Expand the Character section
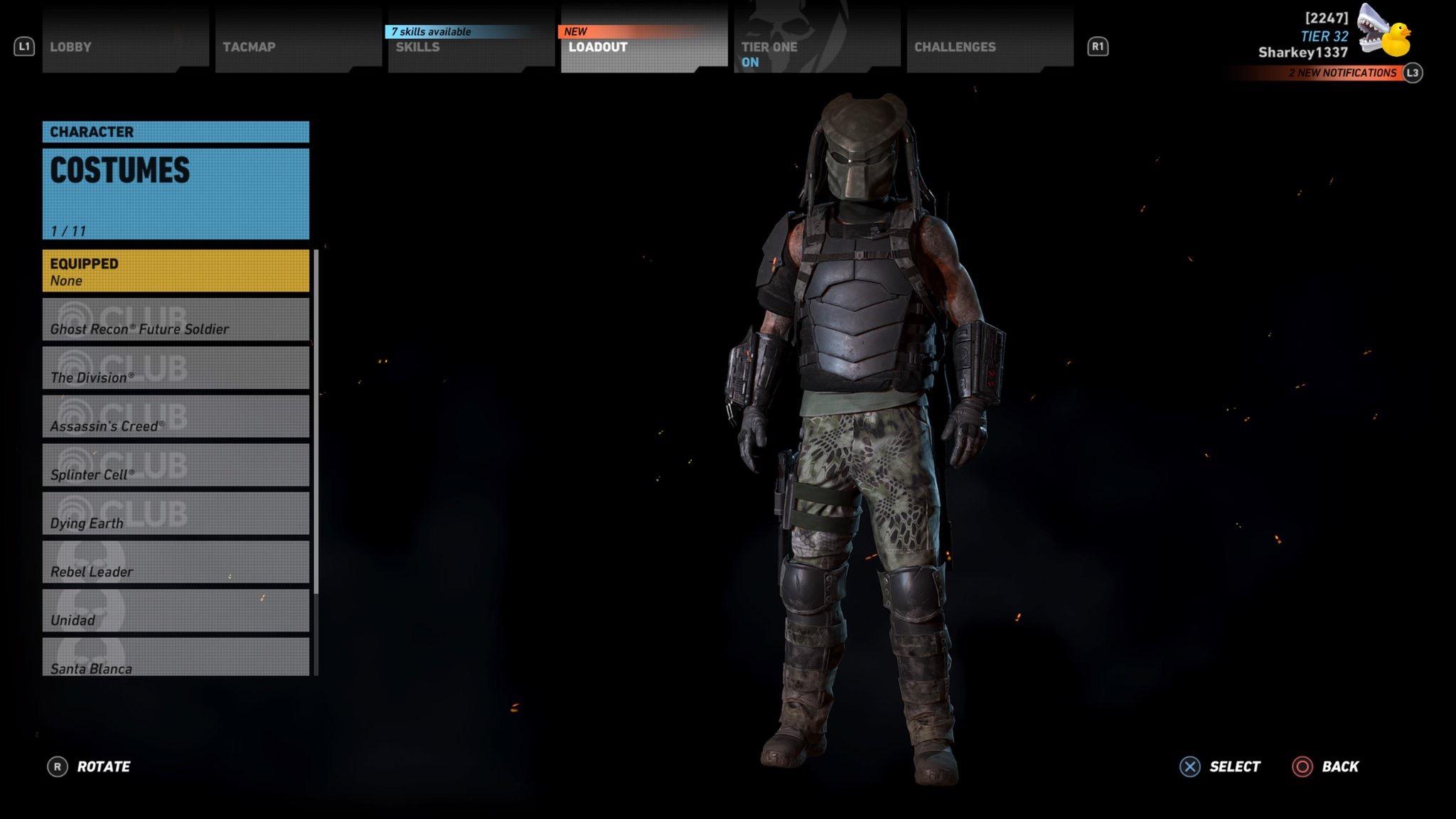 pos(176,132)
